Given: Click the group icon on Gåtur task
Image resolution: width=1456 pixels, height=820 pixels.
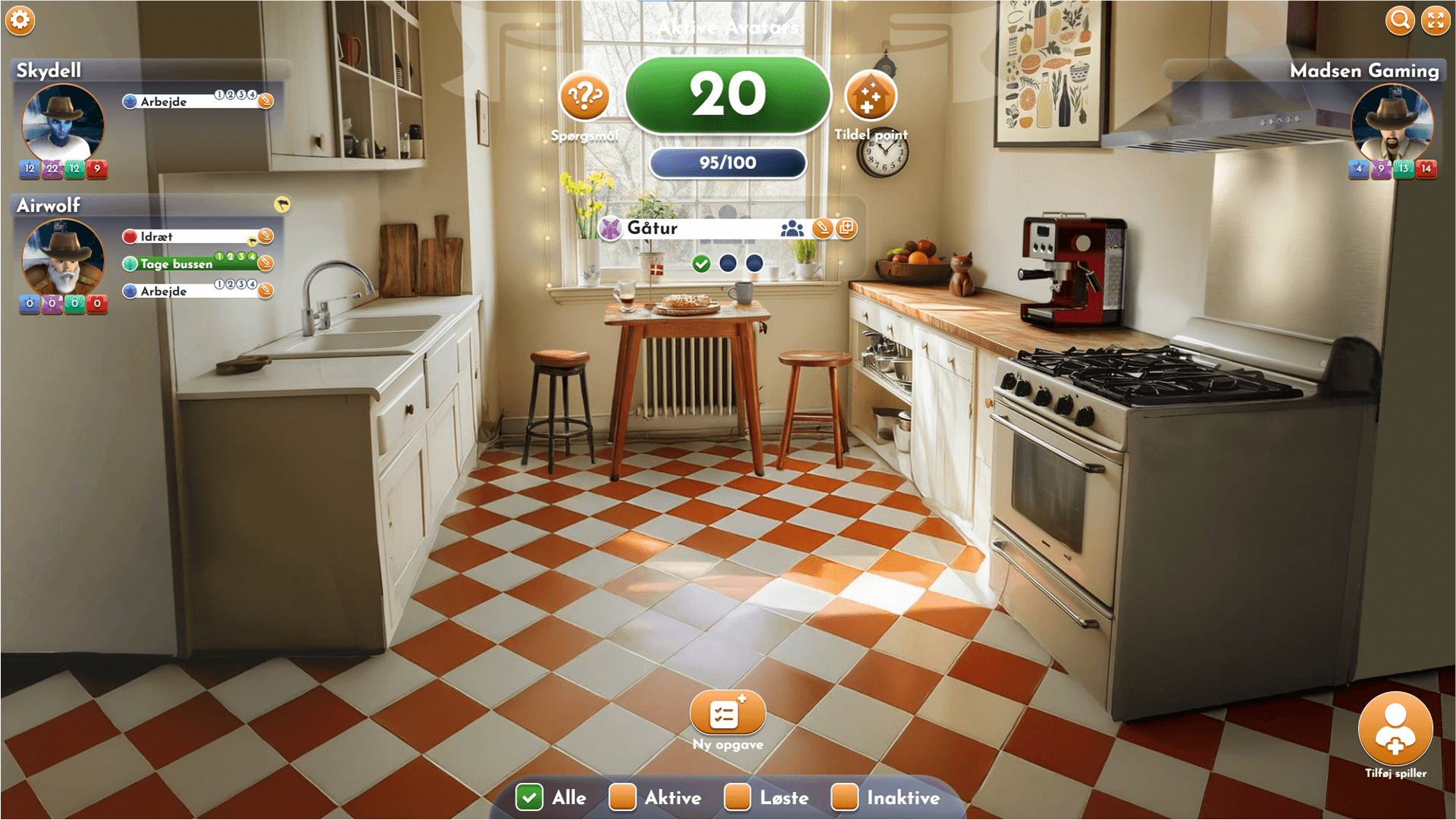Looking at the screenshot, I should coord(792,227).
